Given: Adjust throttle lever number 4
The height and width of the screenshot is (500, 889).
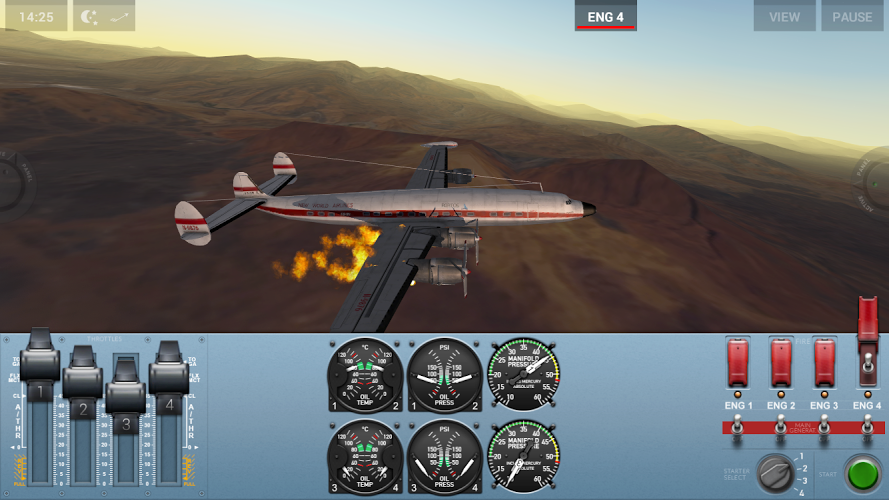Looking at the screenshot, I should point(169,372).
